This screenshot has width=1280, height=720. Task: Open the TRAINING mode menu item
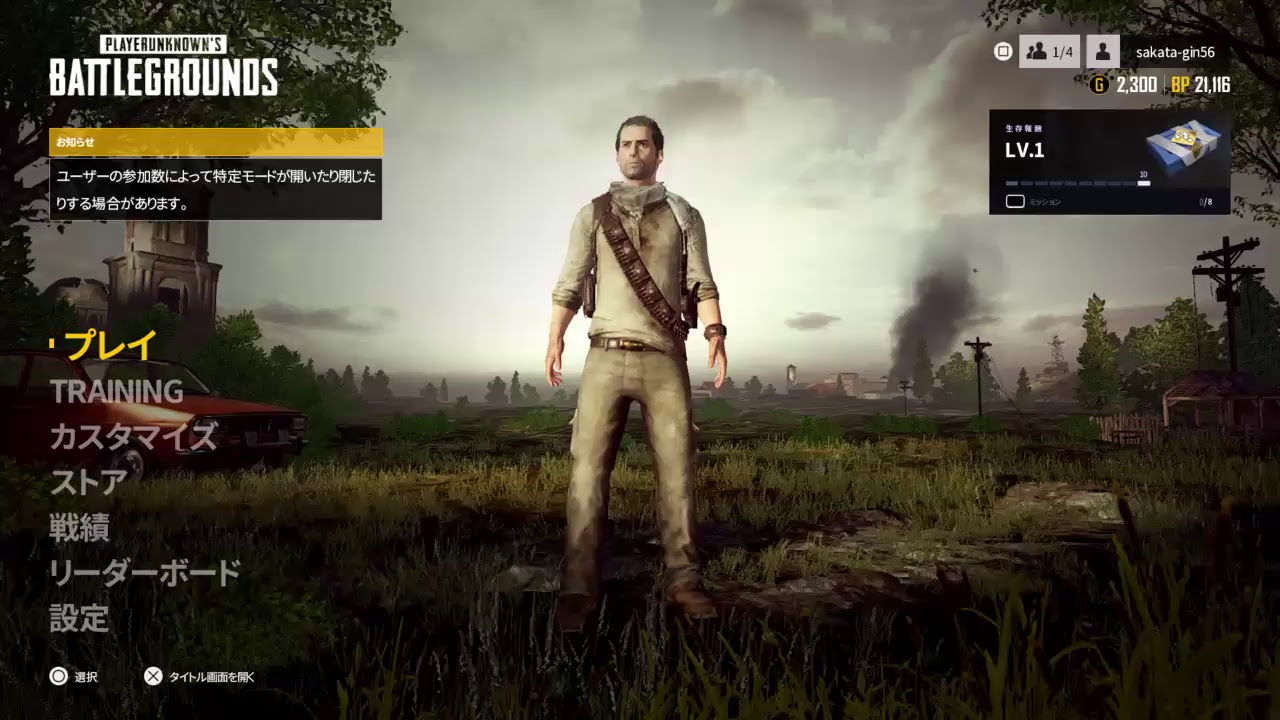117,392
